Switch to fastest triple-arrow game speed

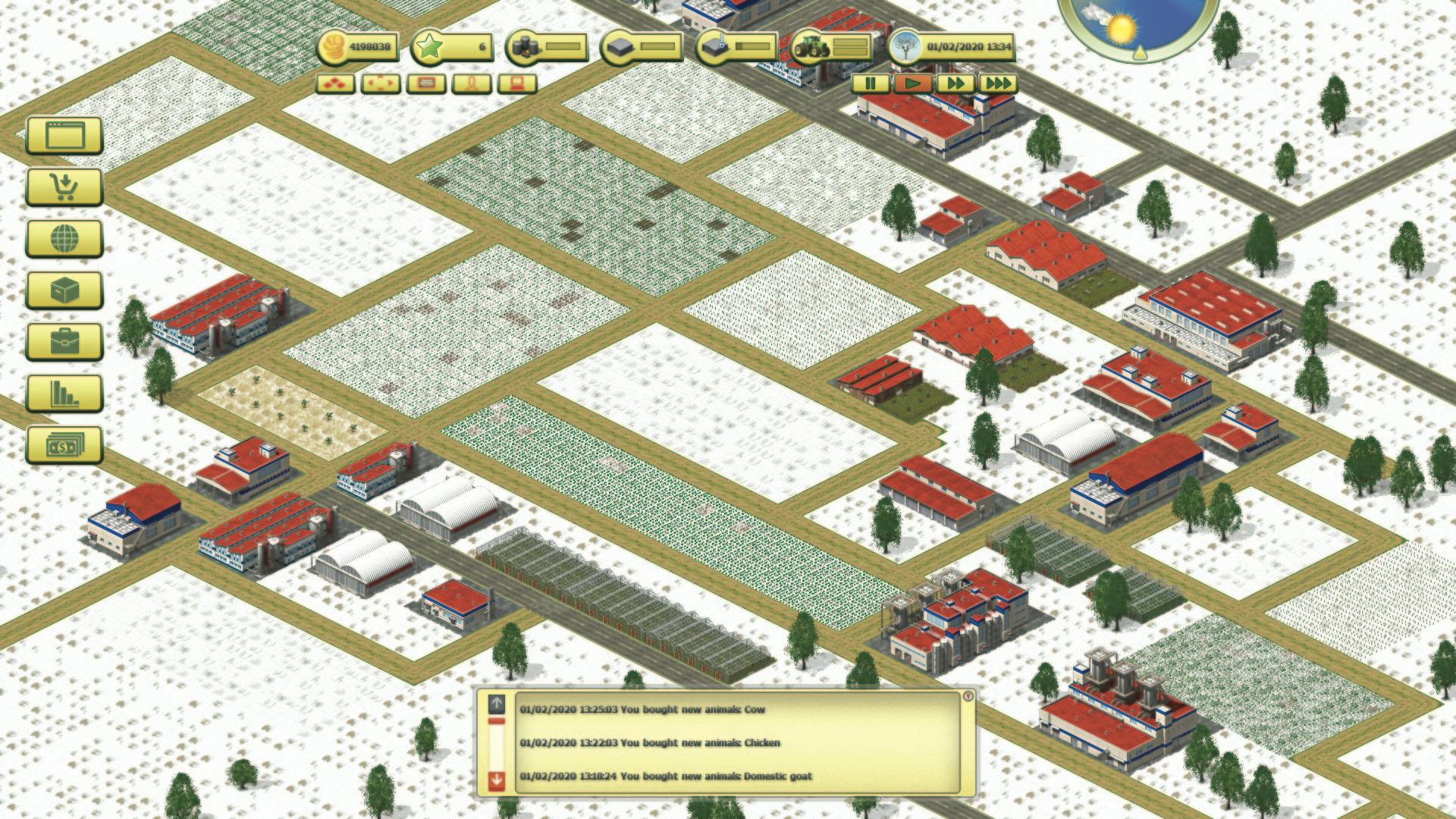tap(997, 84)
